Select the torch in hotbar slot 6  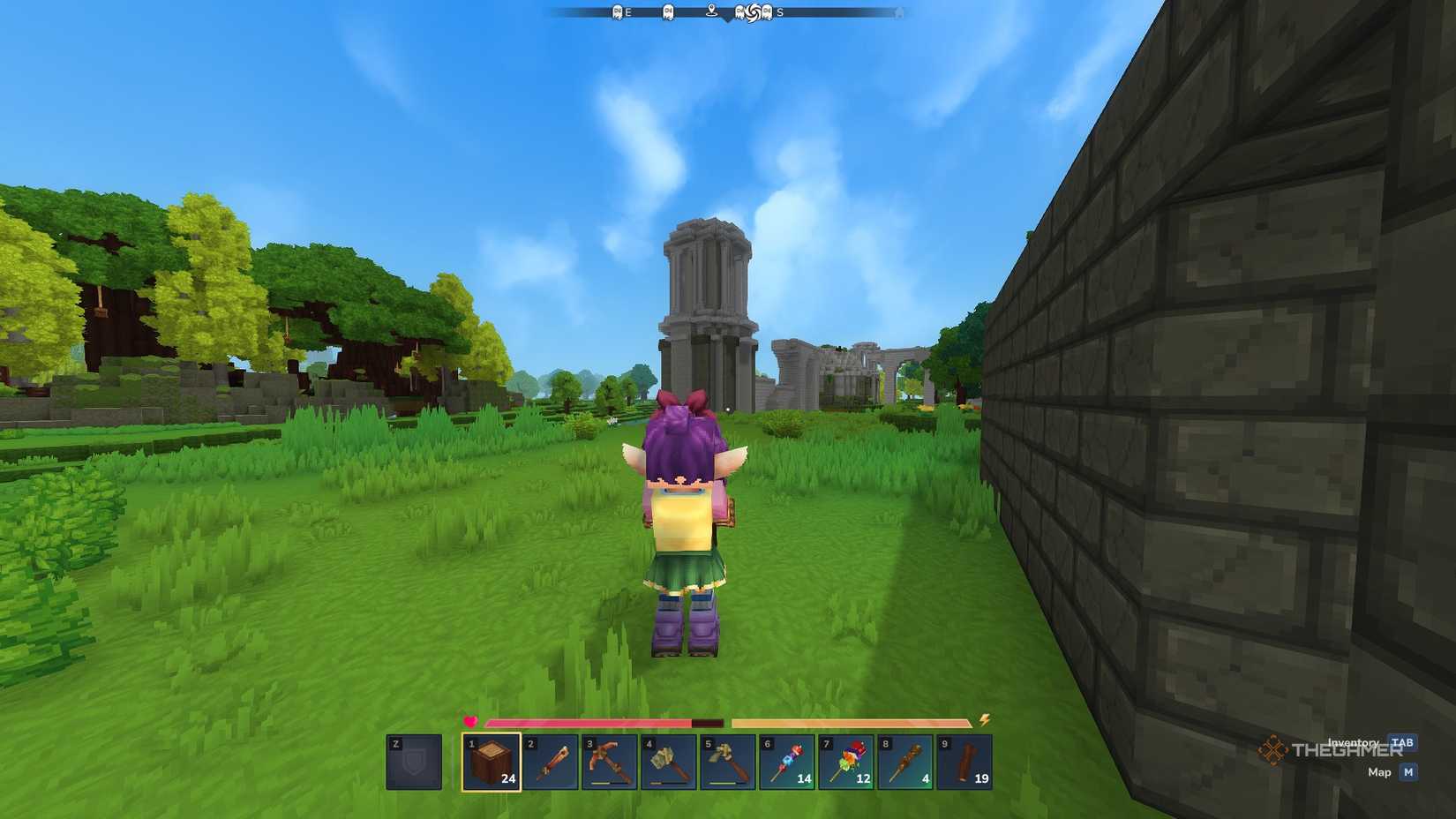pyautogui.click(x=787, y=762)
